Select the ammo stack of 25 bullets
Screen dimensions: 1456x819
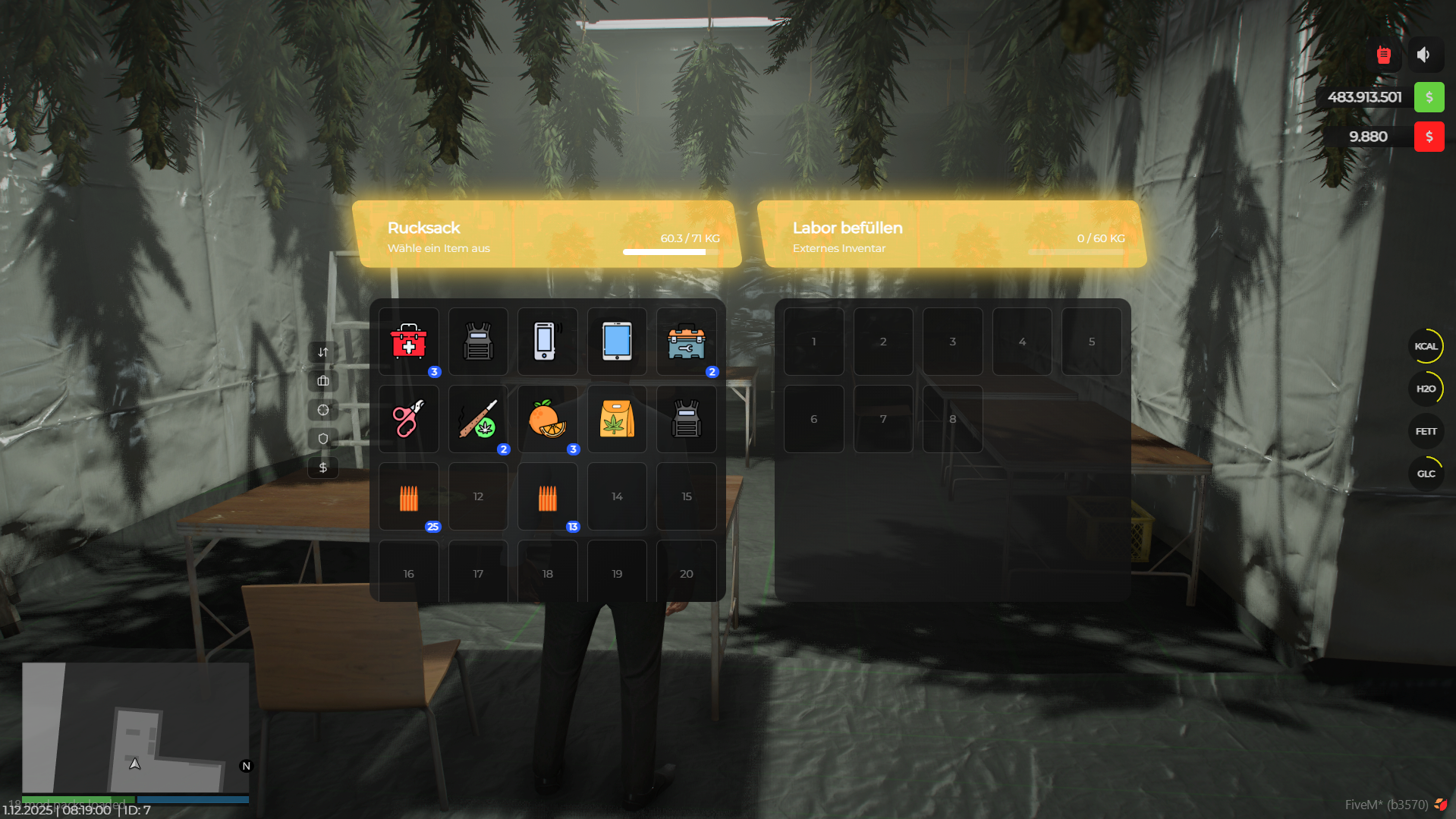click(409, 496)
